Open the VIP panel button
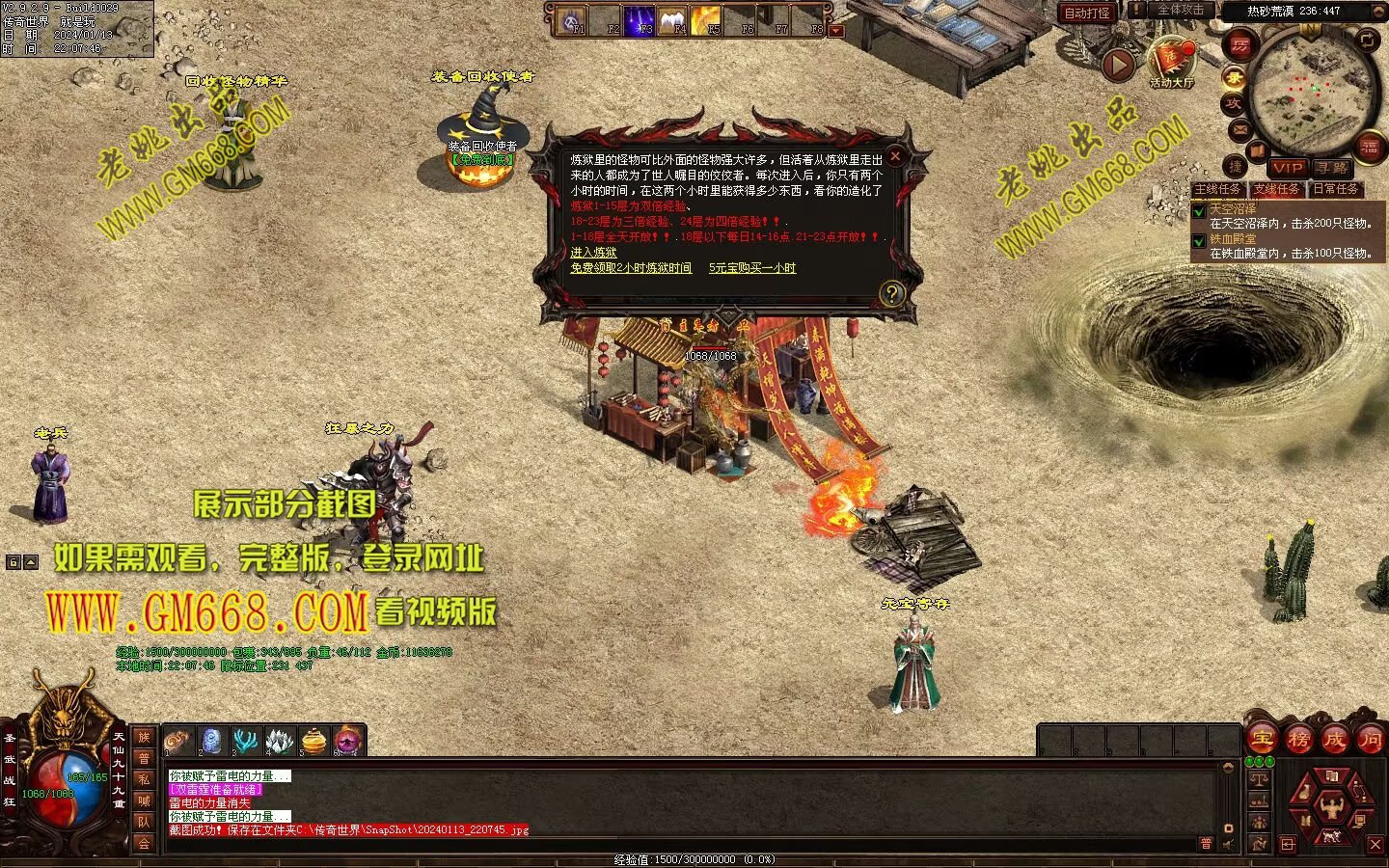 (x=1287, y=168)
